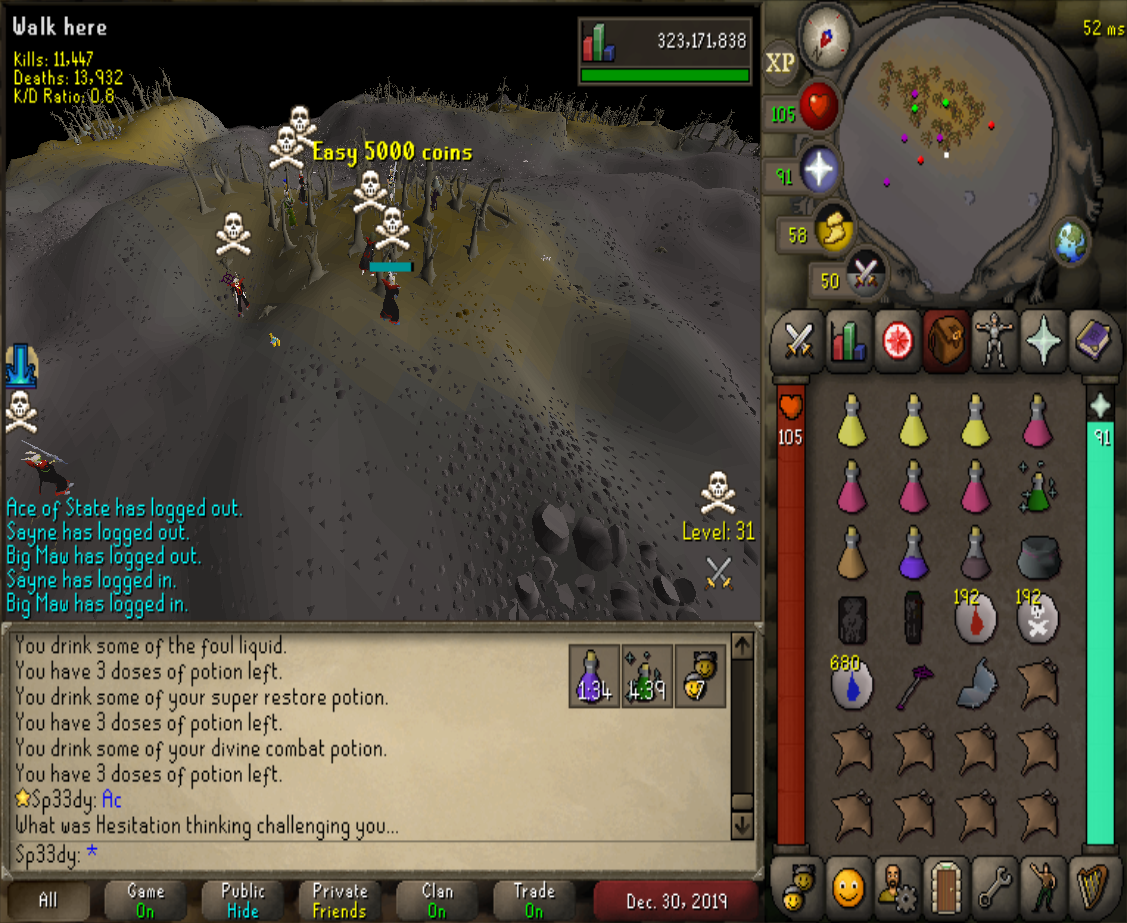The width and height of the screenshot is (1127, 923).
Task: Open the logout door tab
Action: tap(944, 885)
